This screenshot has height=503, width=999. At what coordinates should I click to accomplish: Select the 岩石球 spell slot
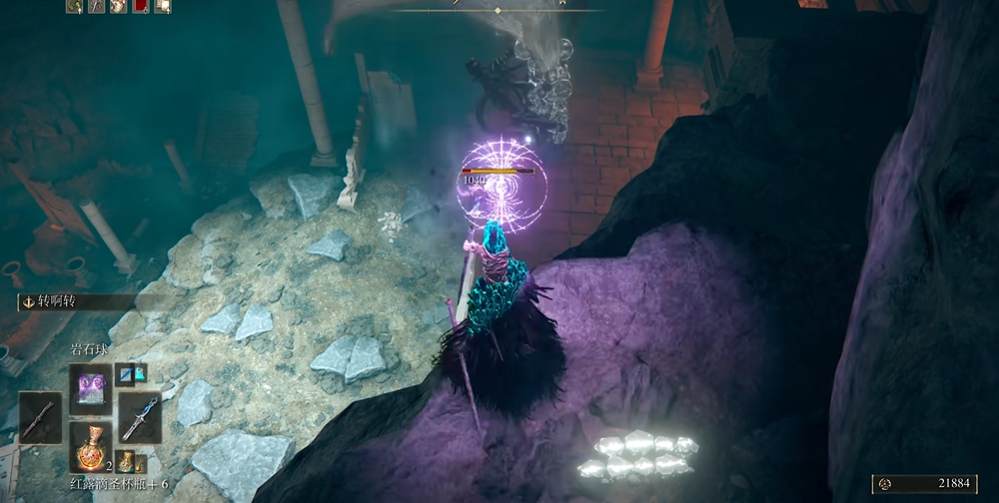91,384
